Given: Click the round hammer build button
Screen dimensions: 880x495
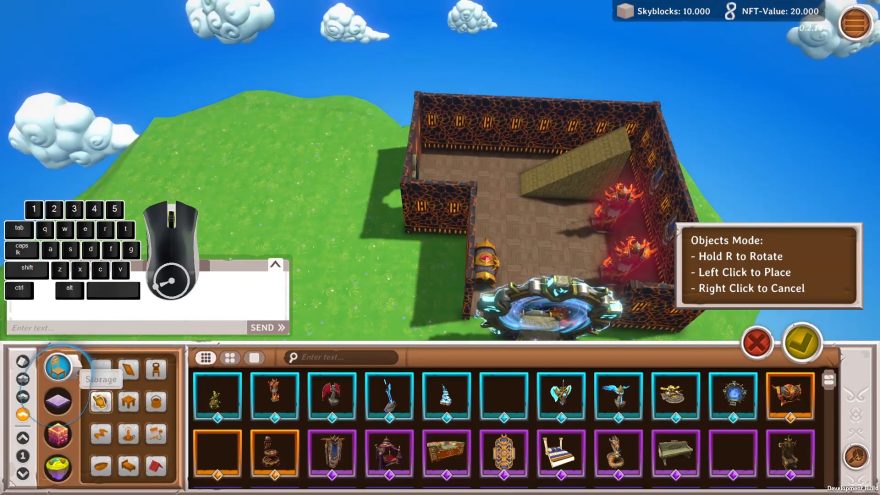Looking at the screenshot, I should tap(856, 456).
